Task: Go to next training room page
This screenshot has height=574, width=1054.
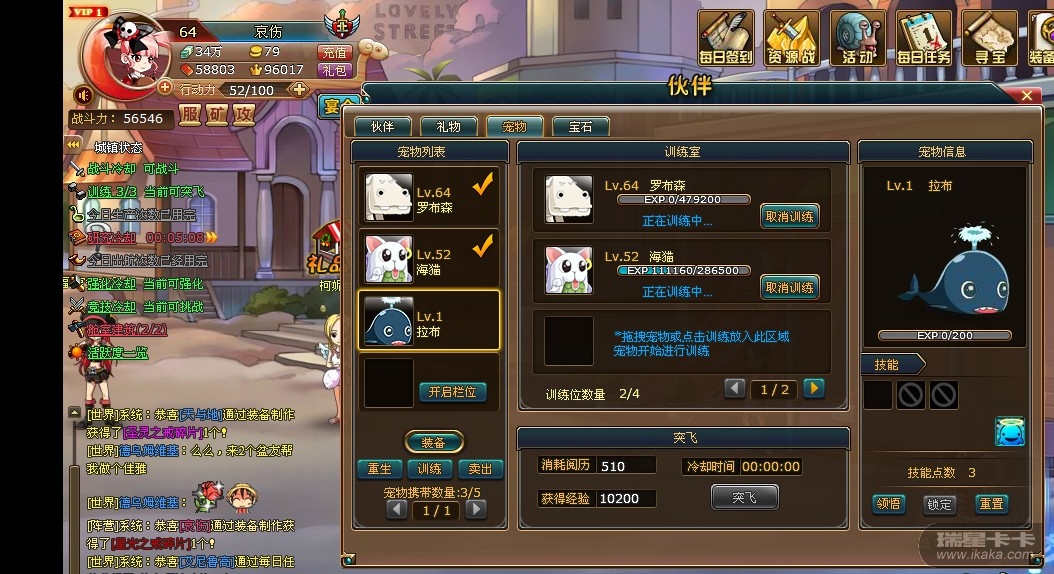Action: pos(814,388)
